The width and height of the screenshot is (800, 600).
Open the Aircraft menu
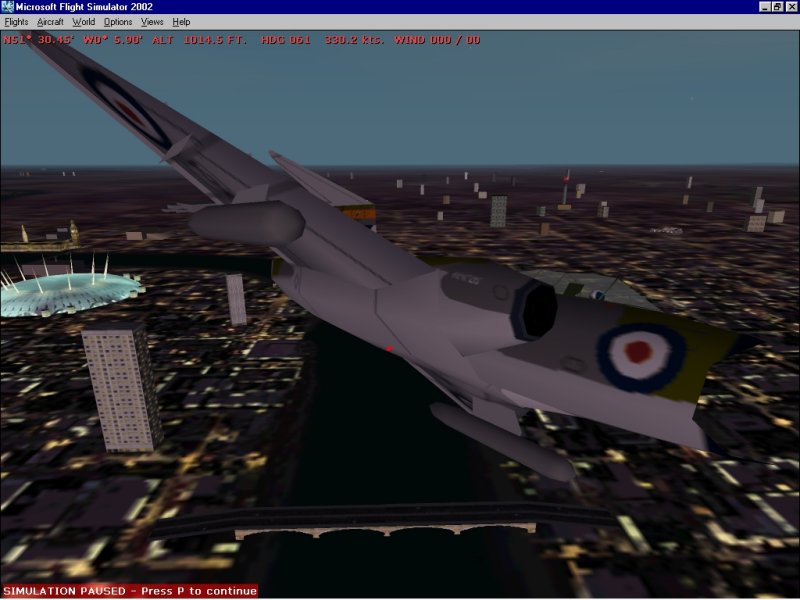(50, 21)
